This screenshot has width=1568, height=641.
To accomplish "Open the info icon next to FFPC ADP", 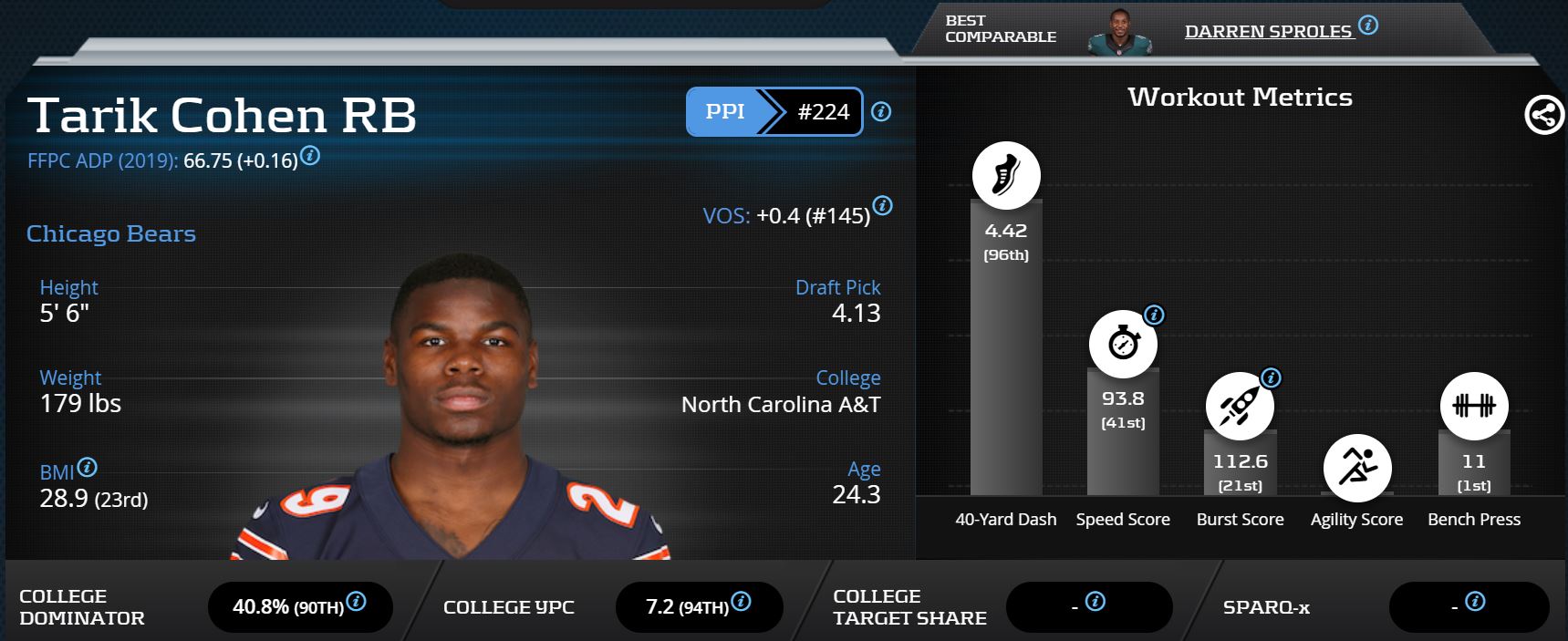I will (x=310, y=156).
